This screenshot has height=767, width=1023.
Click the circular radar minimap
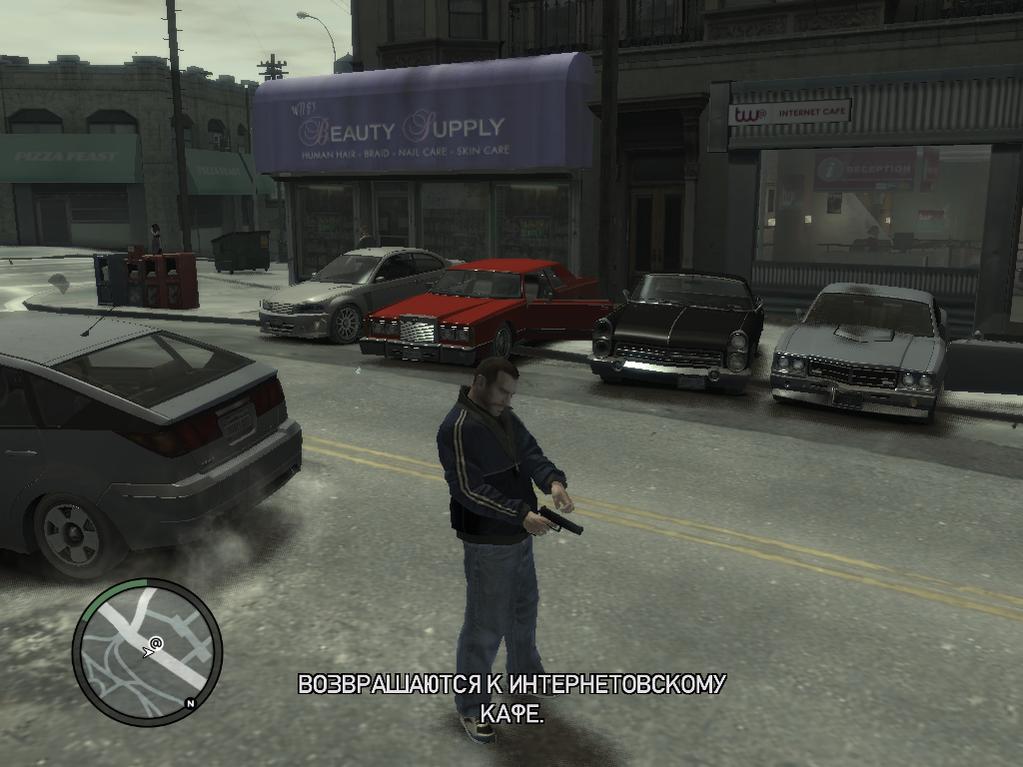(147, 651)
